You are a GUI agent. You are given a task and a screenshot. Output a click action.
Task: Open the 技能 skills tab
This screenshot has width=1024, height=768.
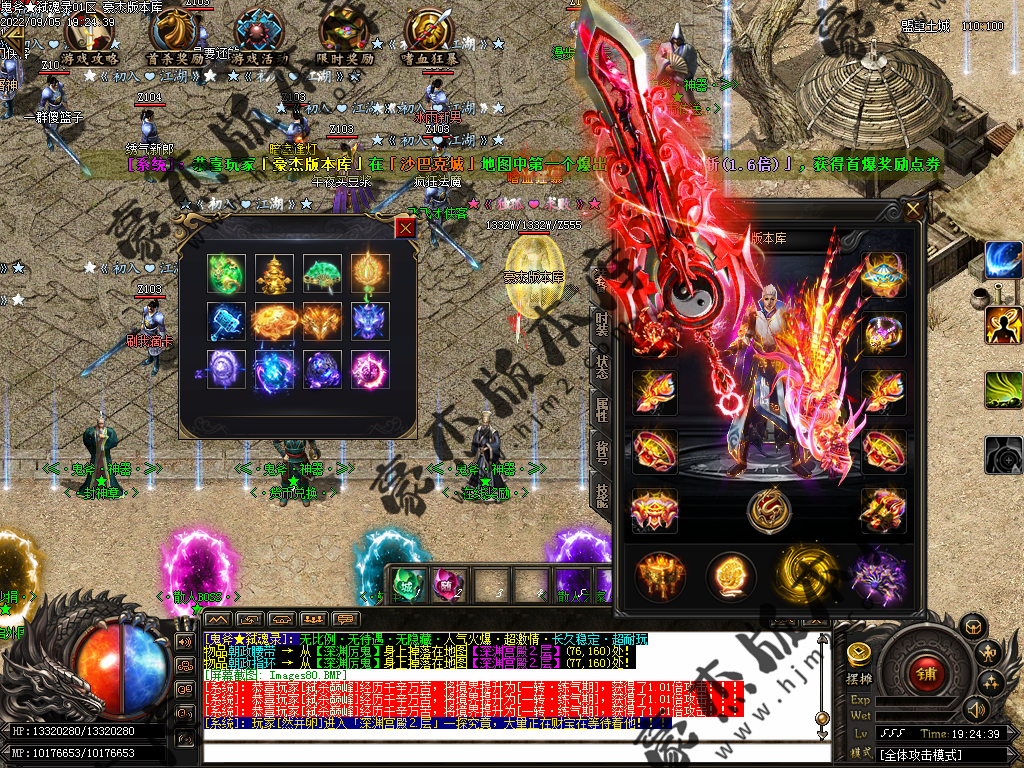601,496
